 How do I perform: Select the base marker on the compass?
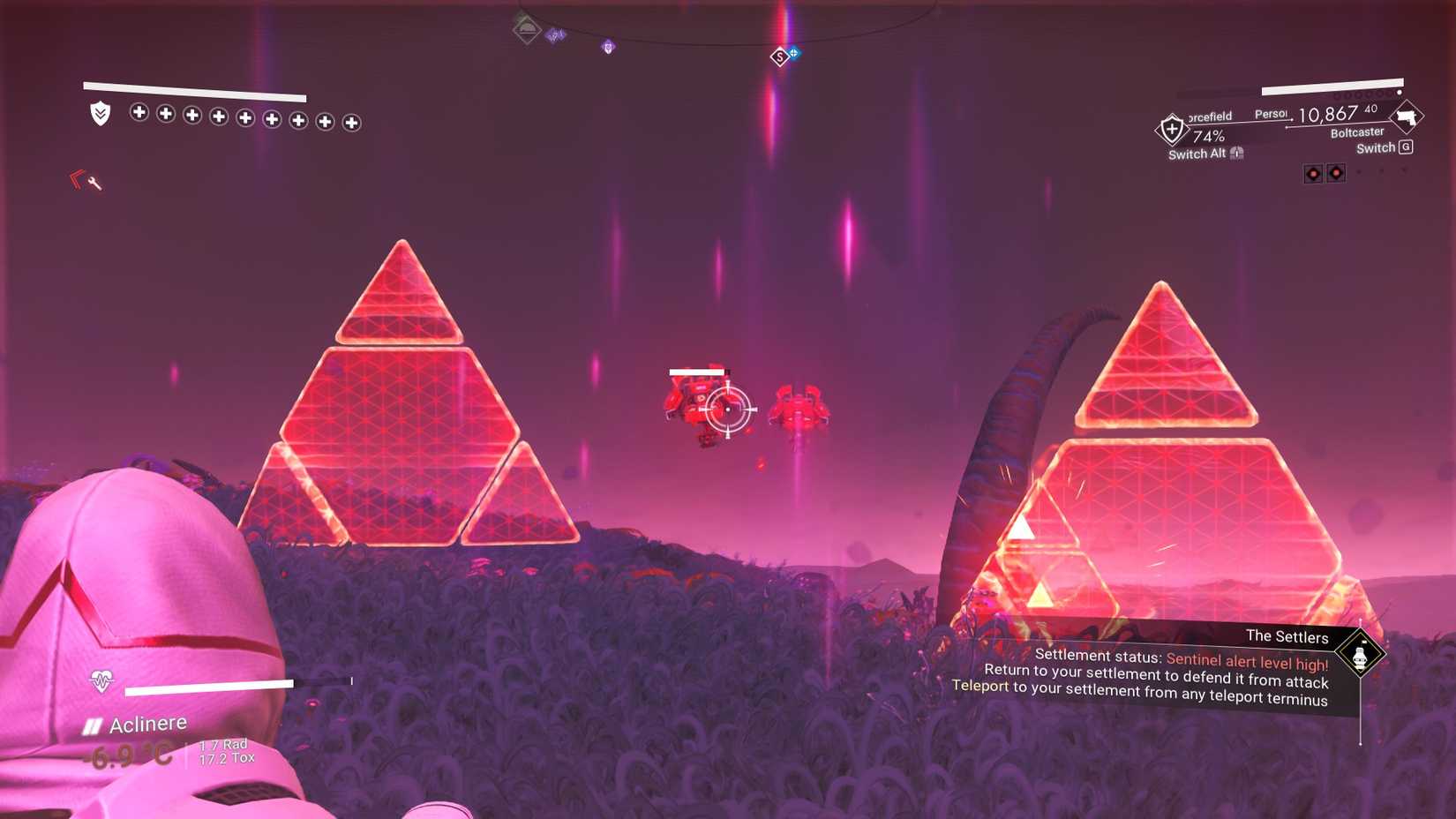pos(525,28)
